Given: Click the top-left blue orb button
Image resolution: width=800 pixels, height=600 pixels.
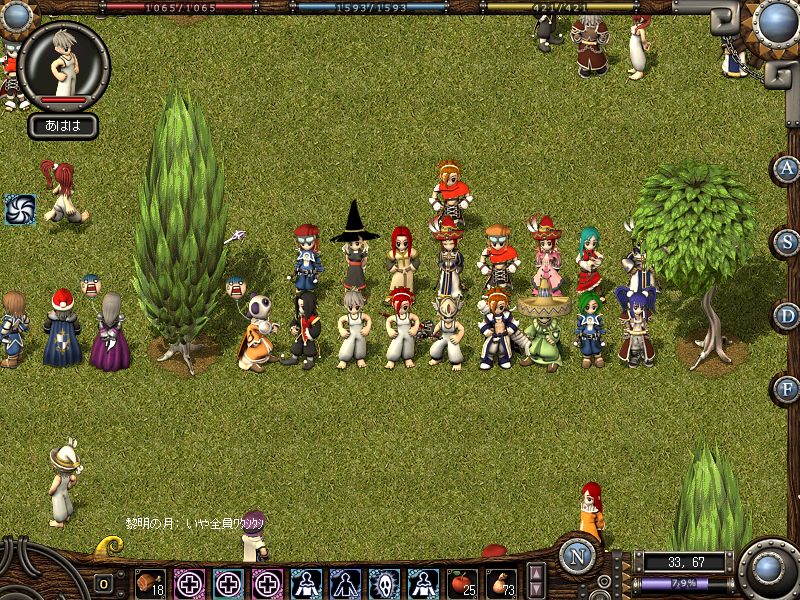Looking at the screenshot, I should tap(15, 15).
